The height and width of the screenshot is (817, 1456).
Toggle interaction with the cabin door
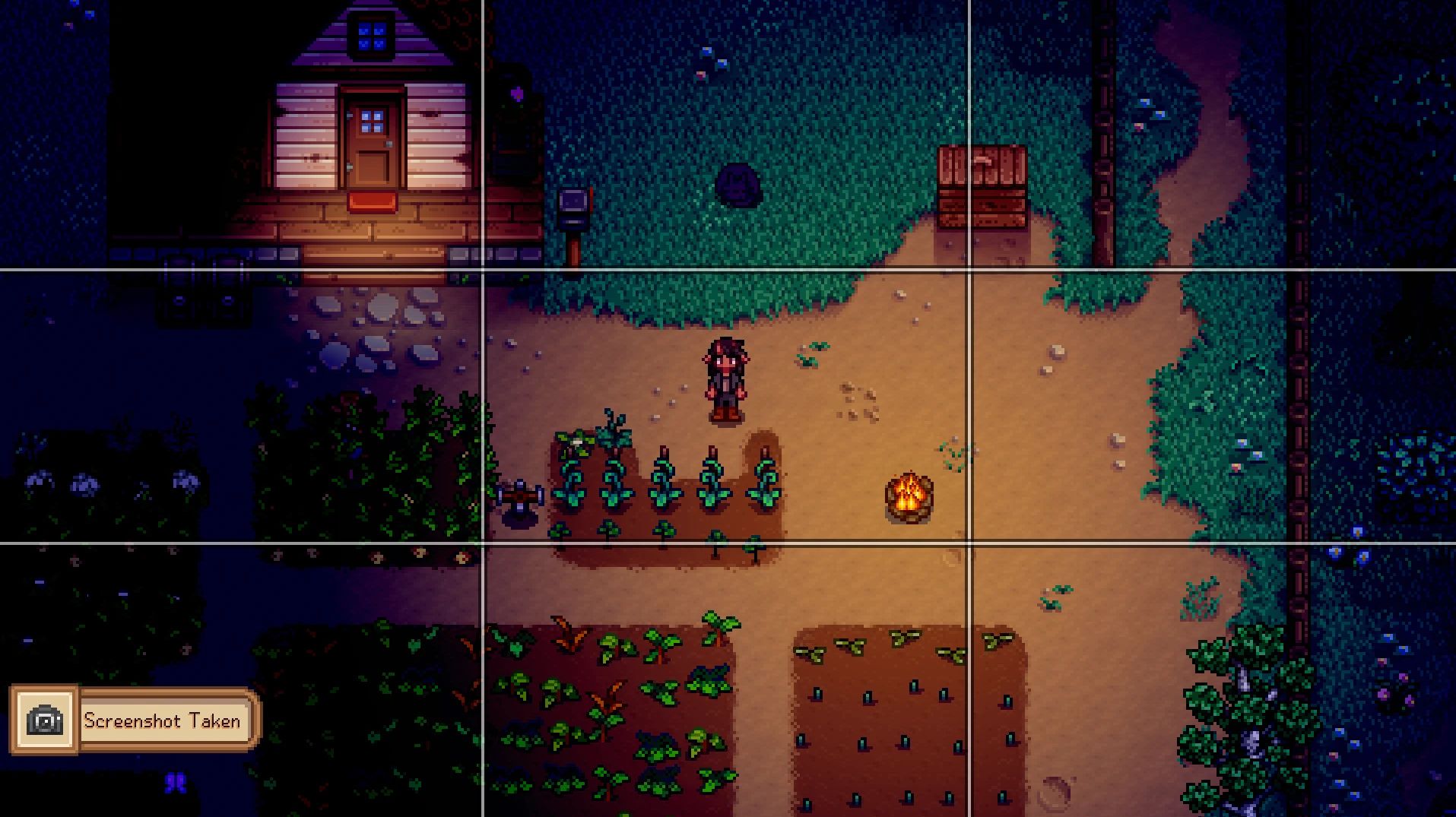click(x=373, y=135)
